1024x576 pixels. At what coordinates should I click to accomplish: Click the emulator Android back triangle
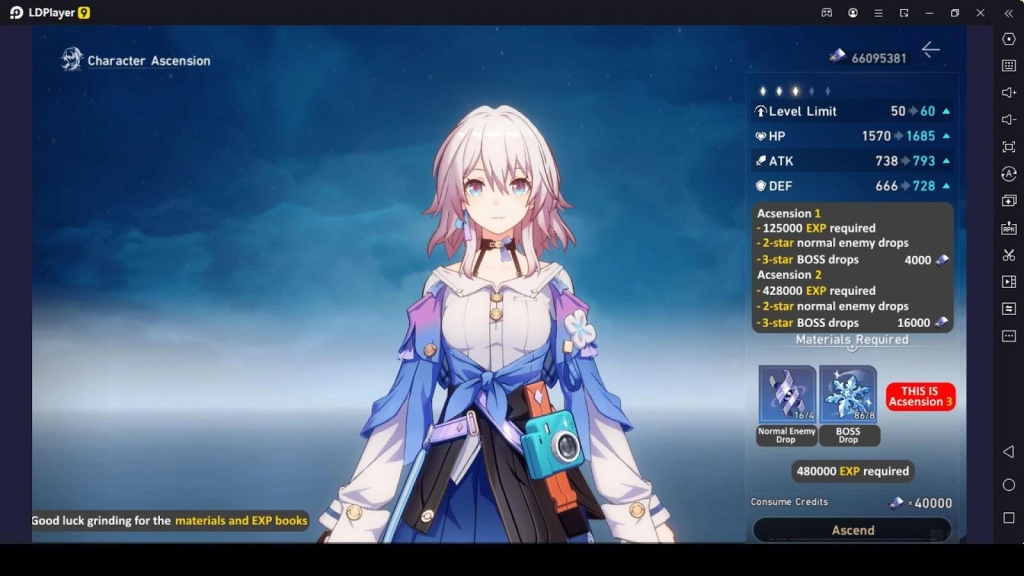tap(1008, 452)
